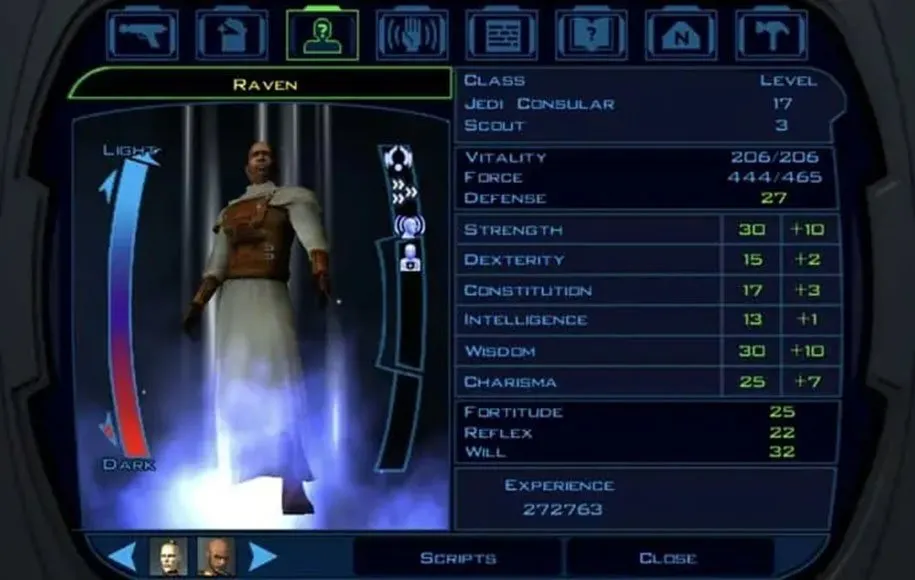Open the Options tab with the hammer icon
The image size is (915, 580).
click(x=770, y=34)
